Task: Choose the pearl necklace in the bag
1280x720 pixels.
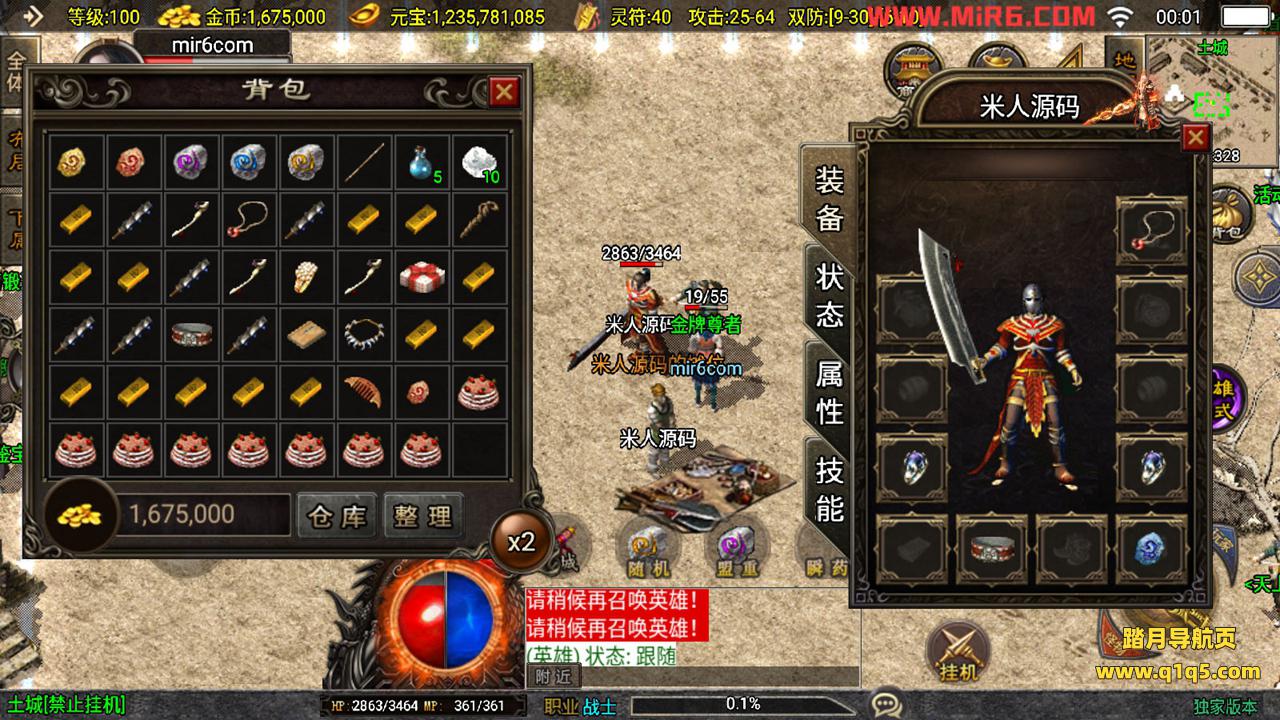Action: pos(366,334)
